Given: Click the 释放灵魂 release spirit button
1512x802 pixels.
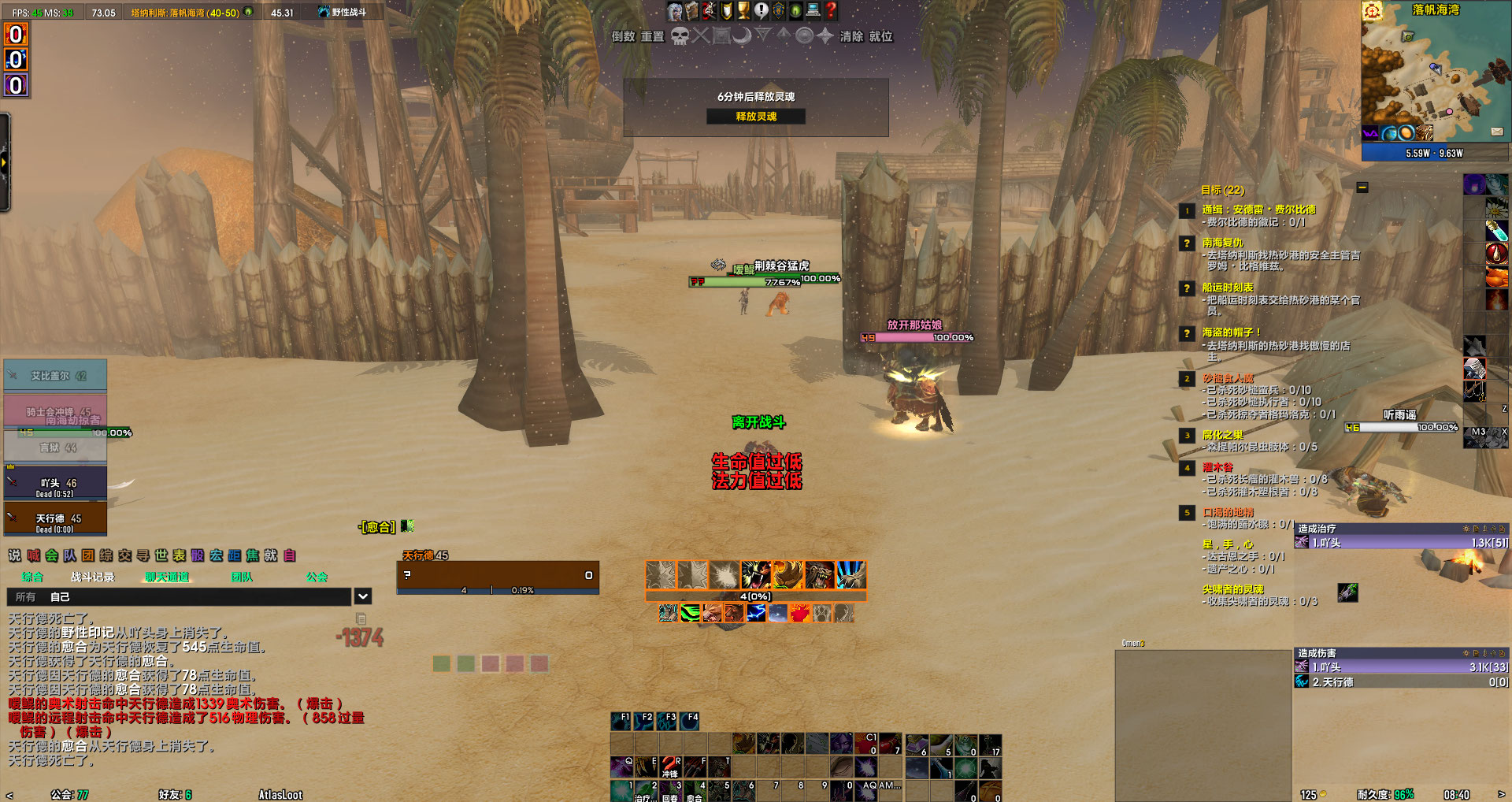Looking at the screenshot, I should (x=756, y=116).
